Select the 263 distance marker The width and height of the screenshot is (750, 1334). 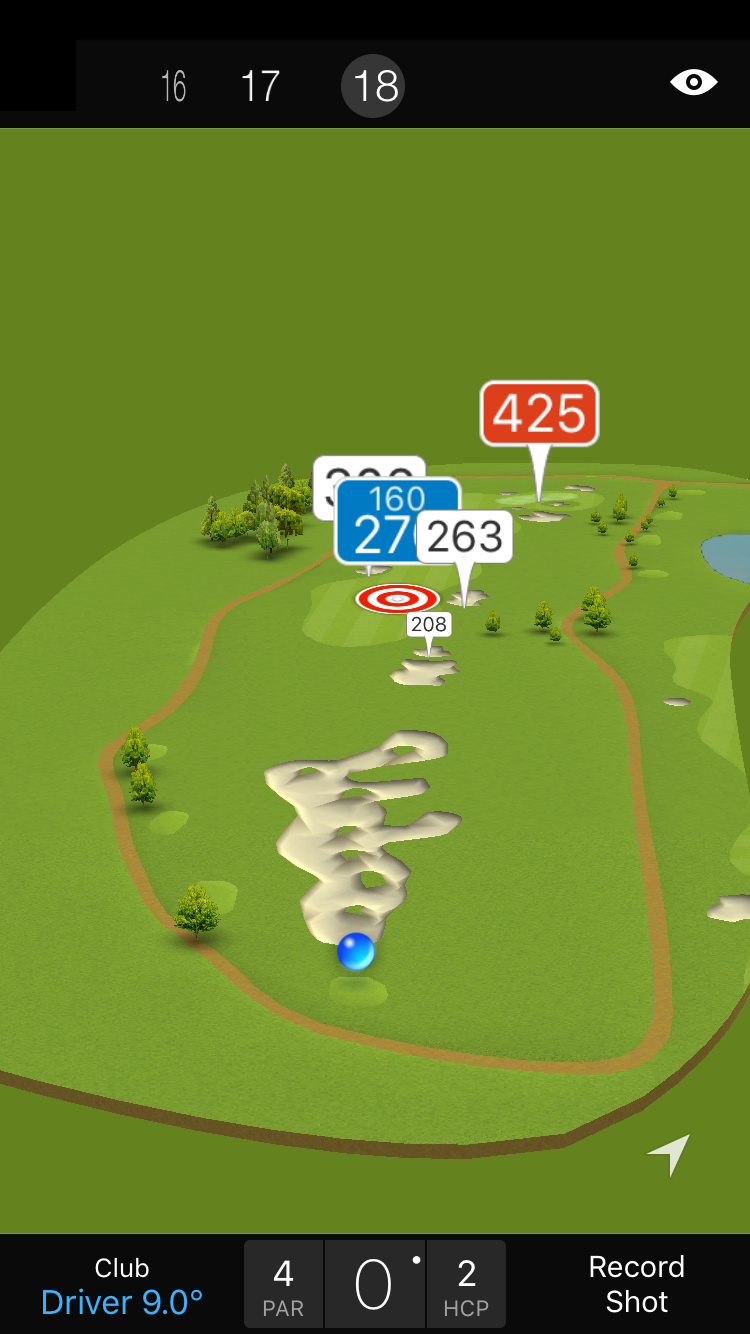coord(465,538)
